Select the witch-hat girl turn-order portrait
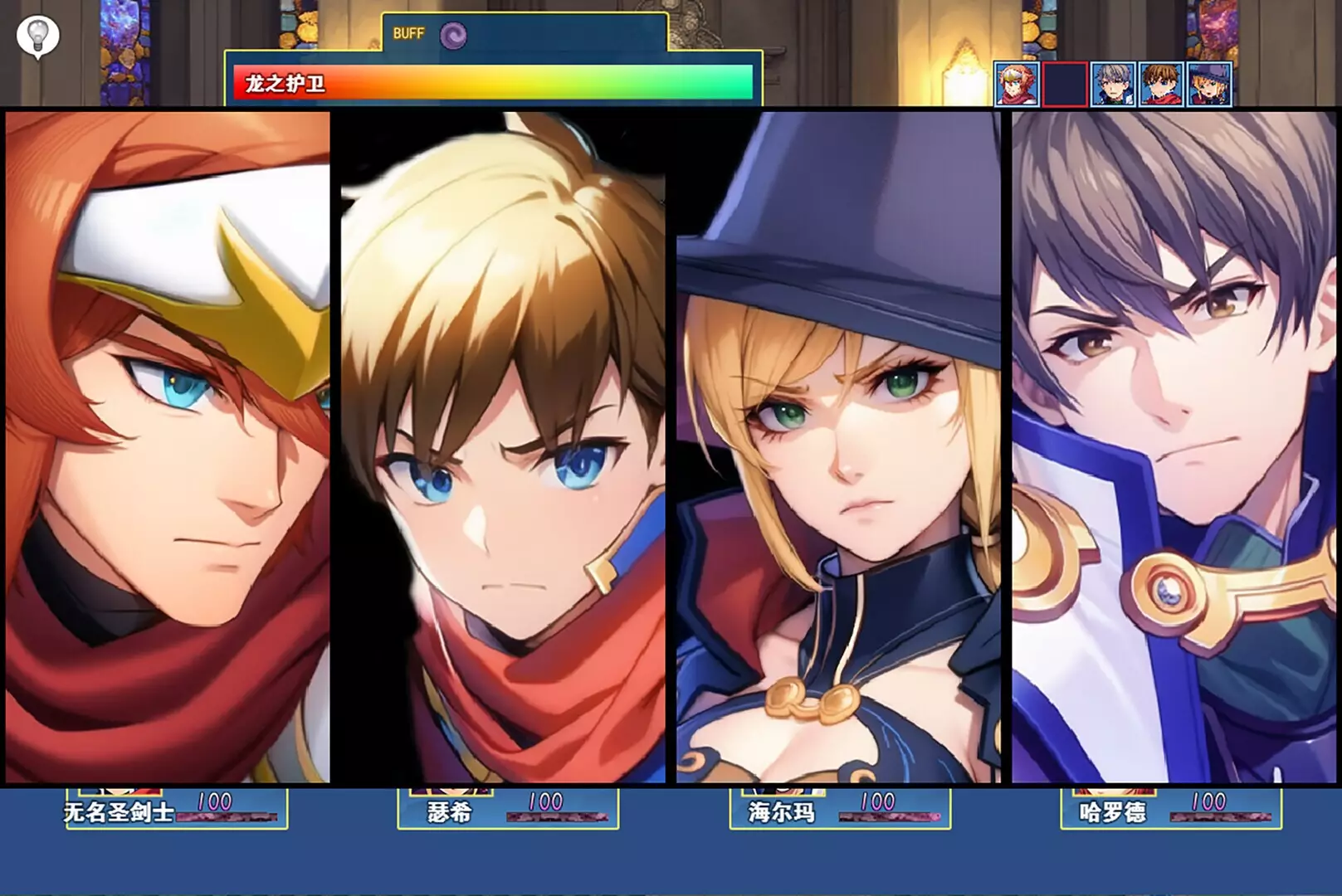Image resolution: width=1342 pixels, height=896 pixels. coord(1209,84)
